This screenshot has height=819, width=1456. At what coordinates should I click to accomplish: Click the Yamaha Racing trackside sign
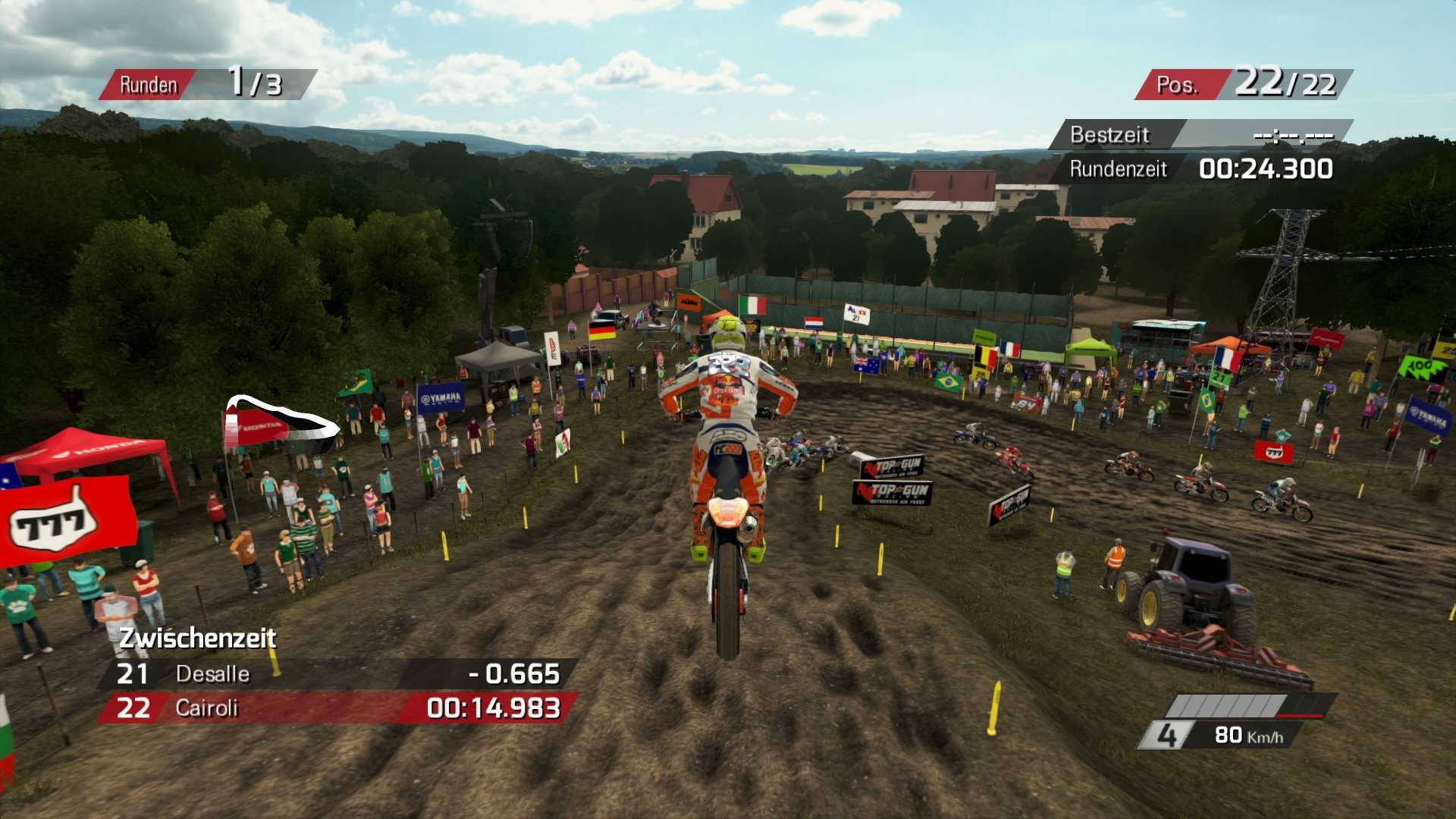pos(441,397)
